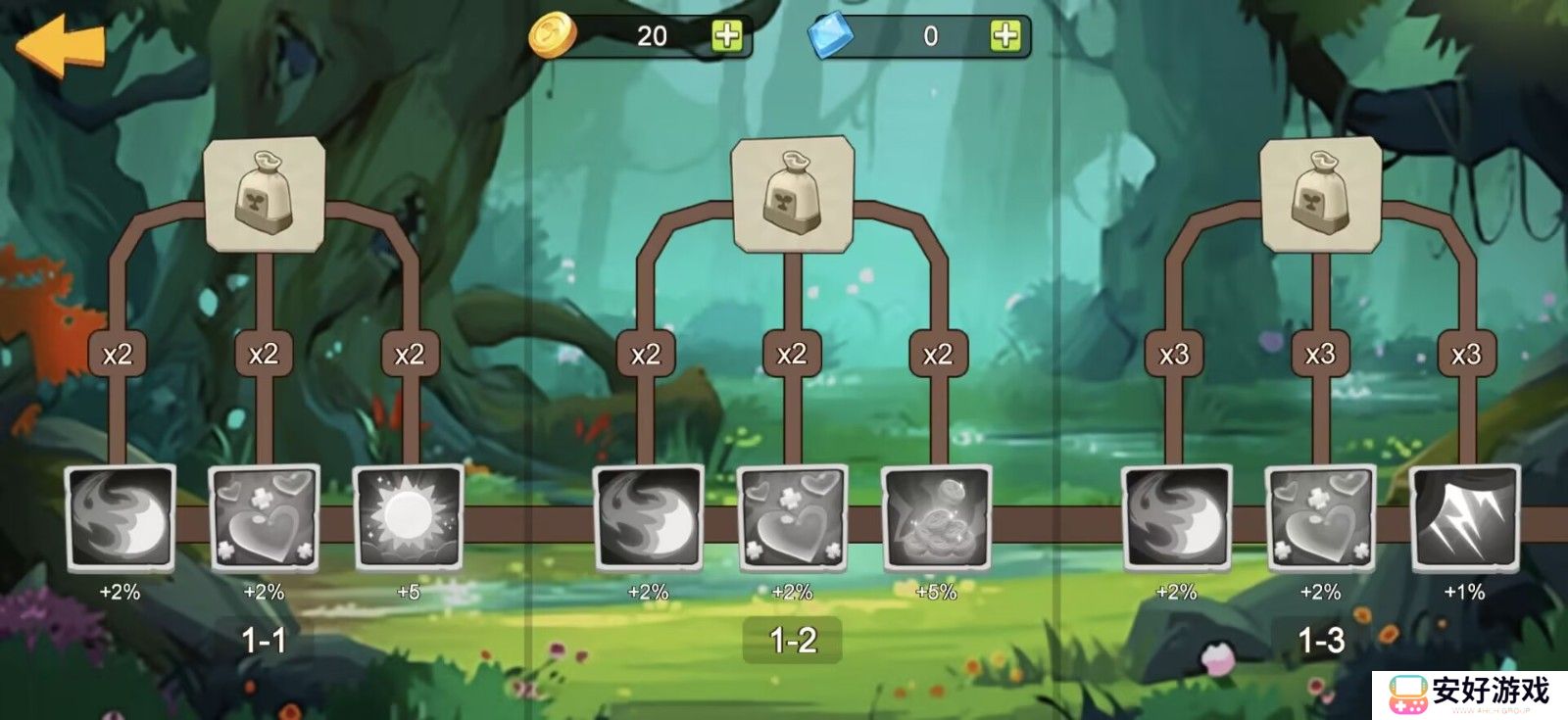
Task: Select the seed sack above stage 1-1
Action: 264,193
